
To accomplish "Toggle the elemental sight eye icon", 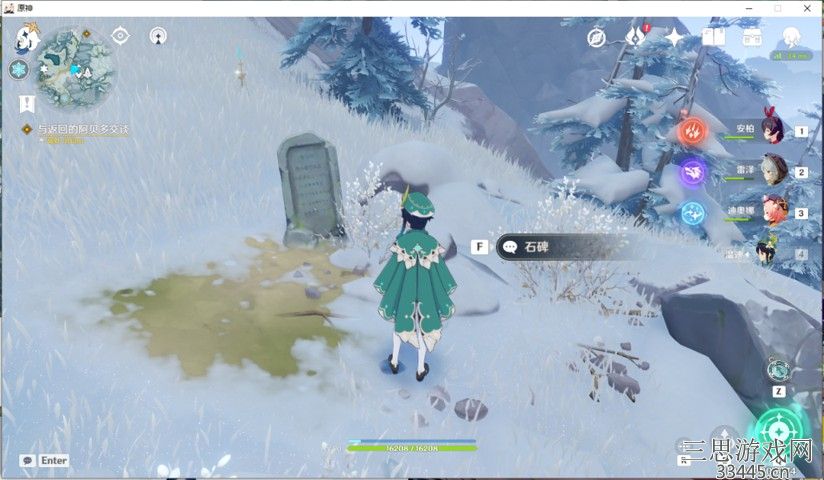I will click(x=121, y=36).
